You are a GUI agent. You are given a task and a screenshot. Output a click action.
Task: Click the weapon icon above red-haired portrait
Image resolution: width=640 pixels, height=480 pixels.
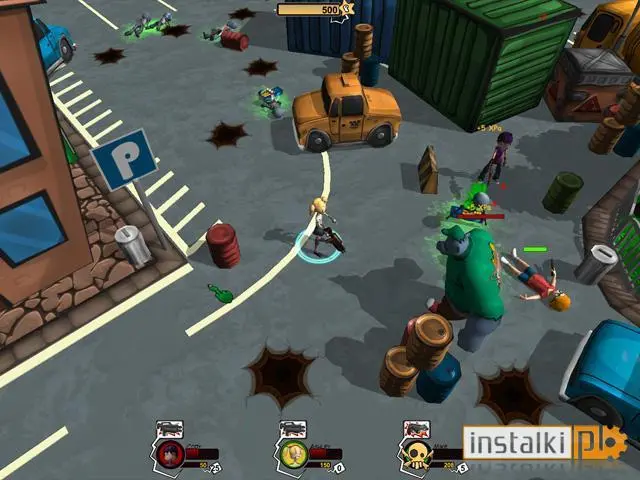point(170,429)
